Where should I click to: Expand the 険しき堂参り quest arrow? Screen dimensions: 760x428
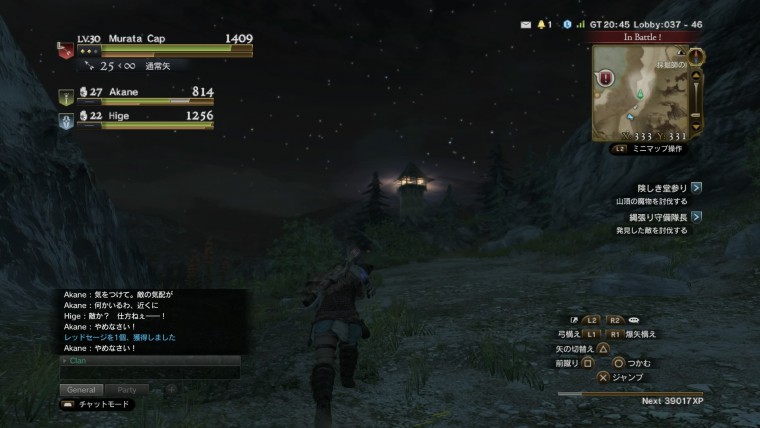click(x=696, y=187)
